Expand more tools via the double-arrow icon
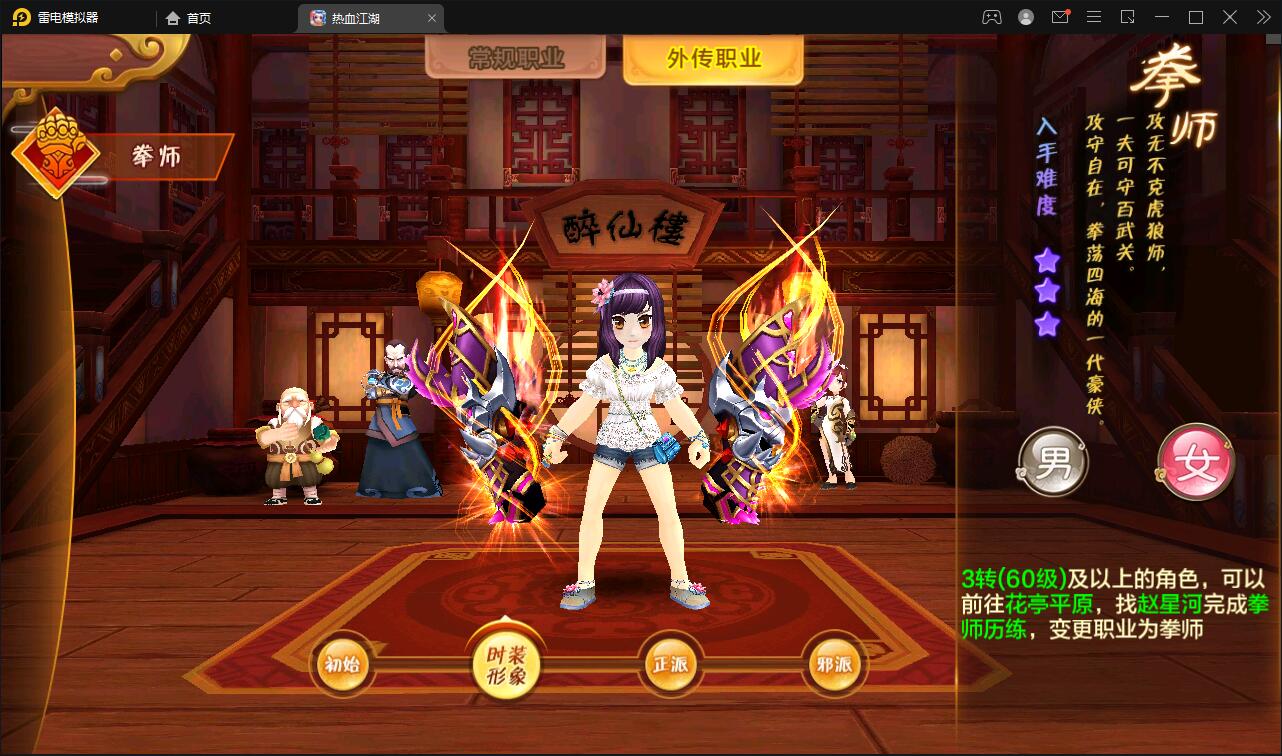Screen dimensions: 1282x756 tap(1265, 16)
